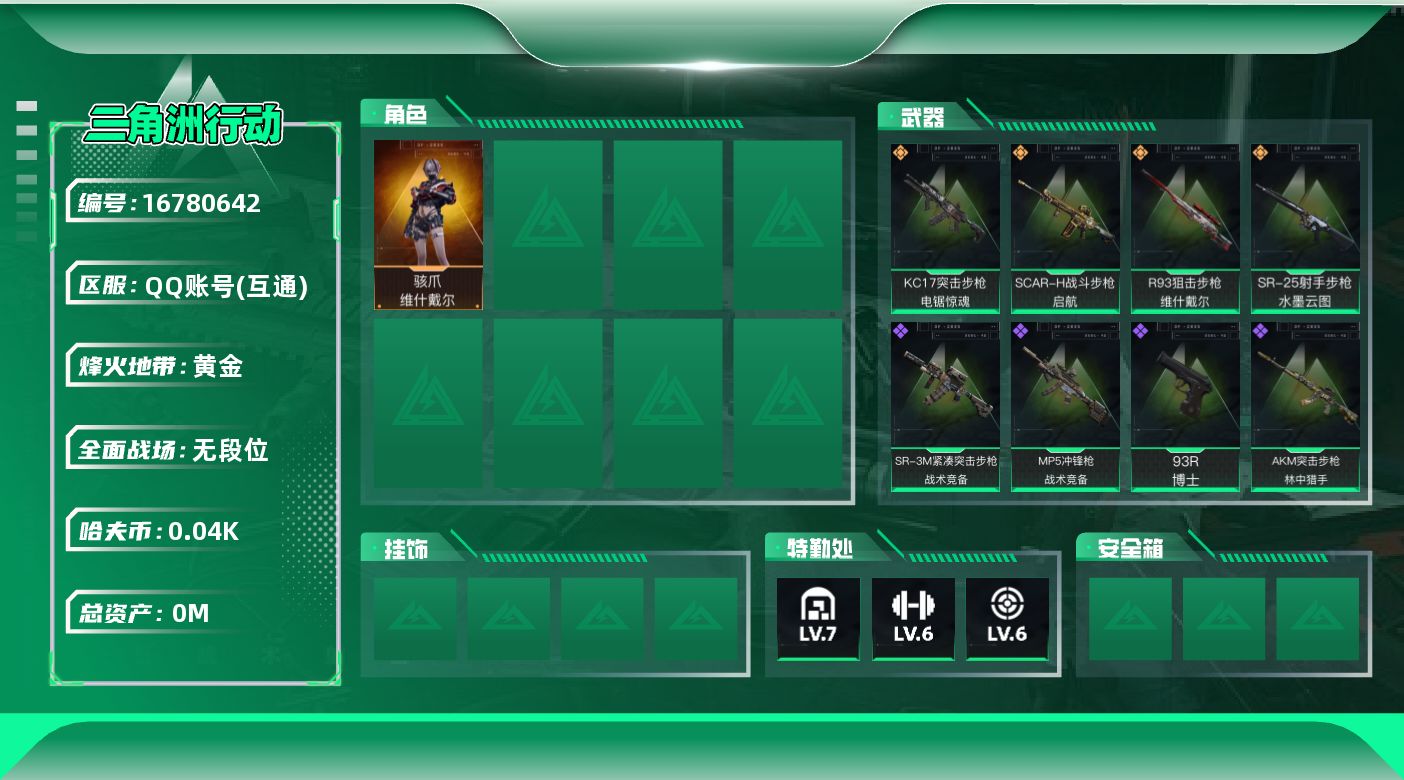
Task: Choose the KC17突击步枪 电锯惊魂 weapon card
Action: coord(945,228)
